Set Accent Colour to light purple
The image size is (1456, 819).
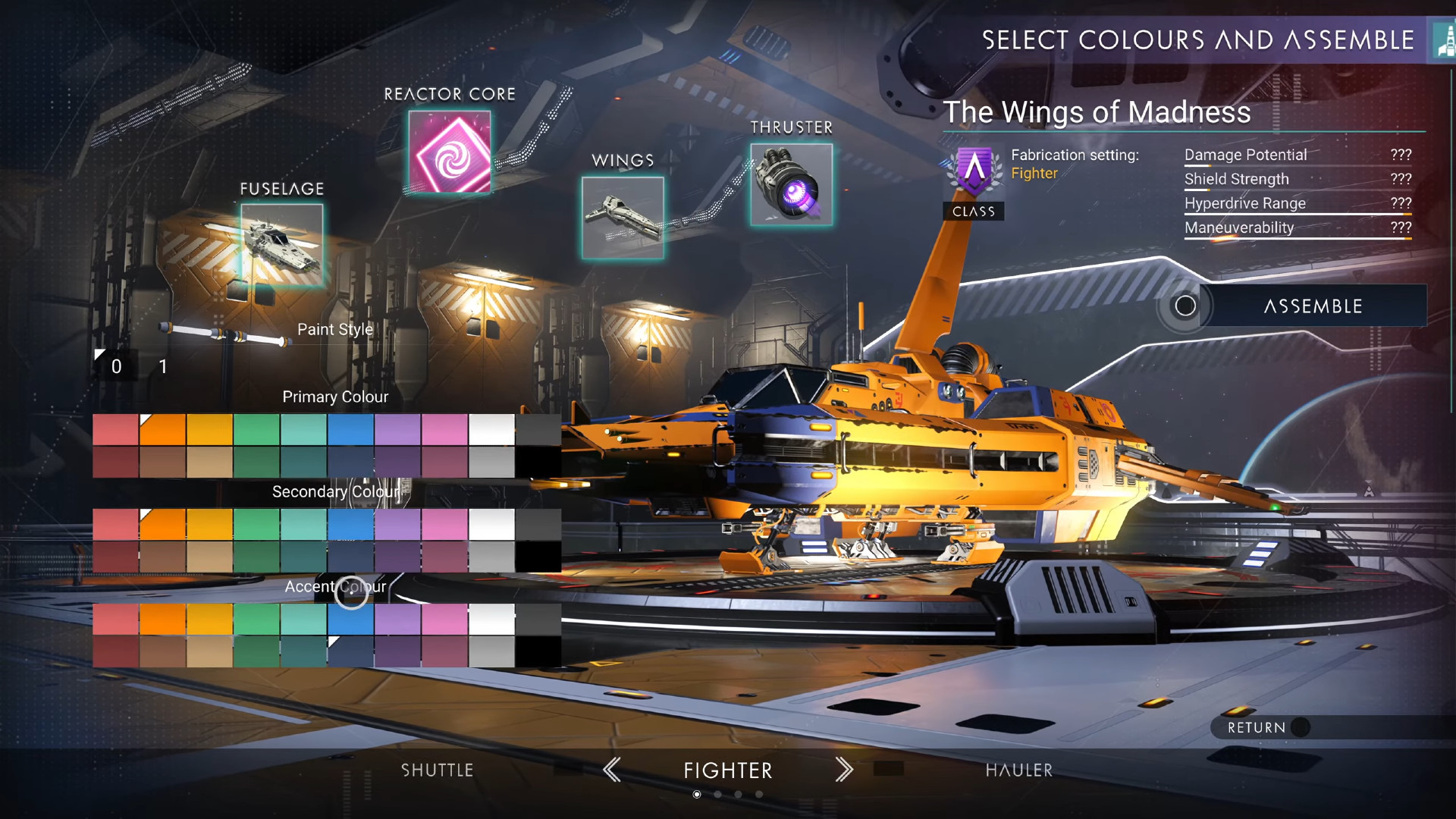(x=397, y=619)
